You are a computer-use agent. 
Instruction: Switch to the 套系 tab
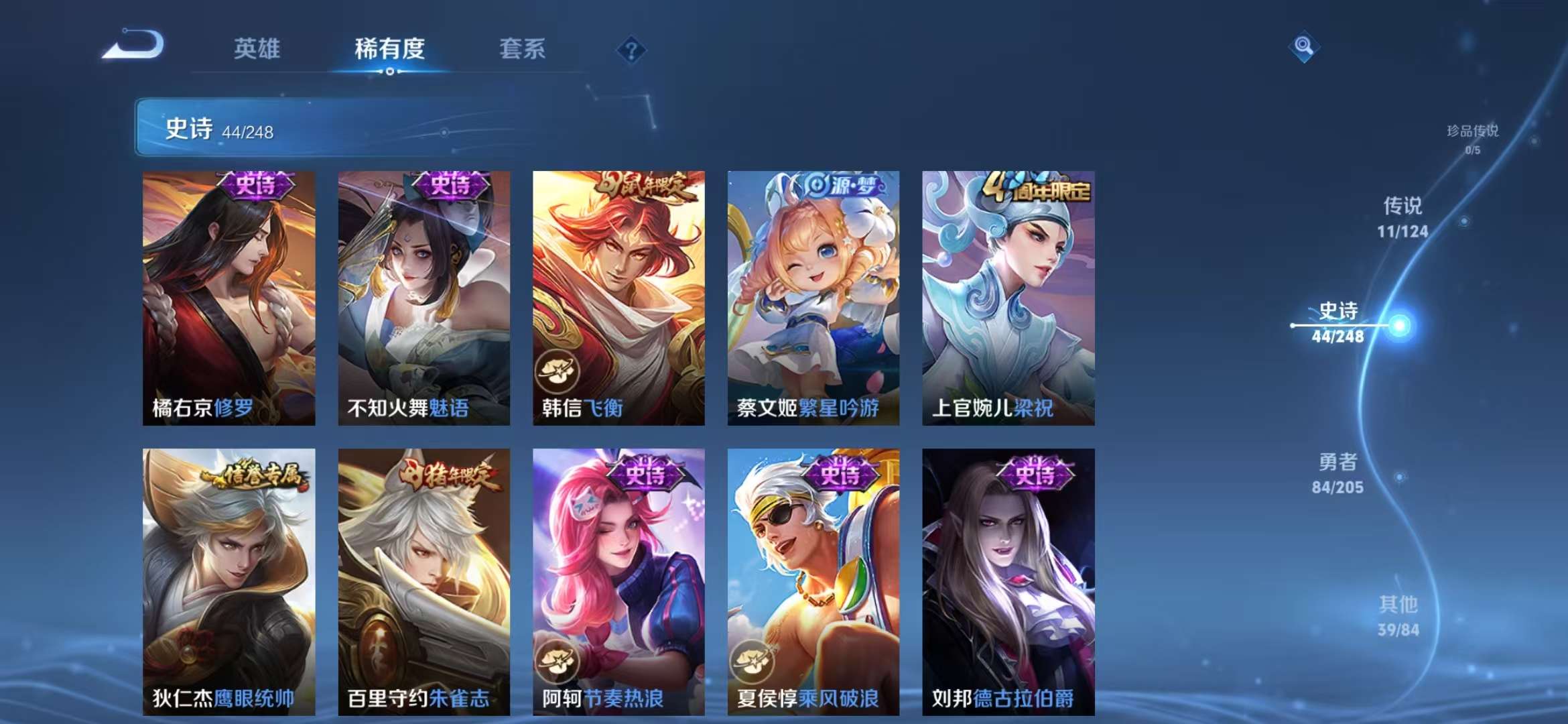click(521, 48)
